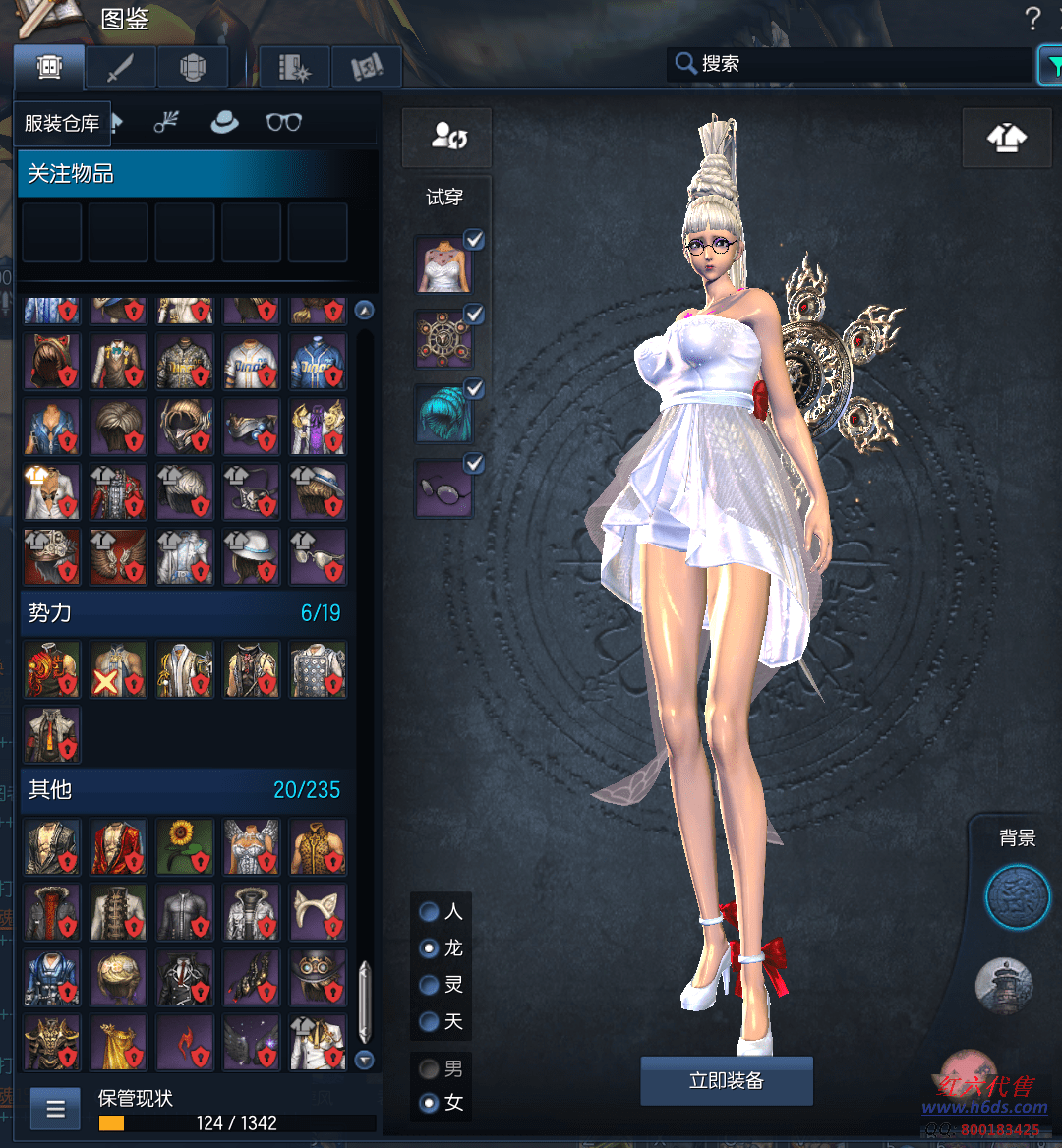This screenshot has height=1148, width=1062.
Task: Open the help question mark
Action: pyautogui.click(x=1032, y=19)
